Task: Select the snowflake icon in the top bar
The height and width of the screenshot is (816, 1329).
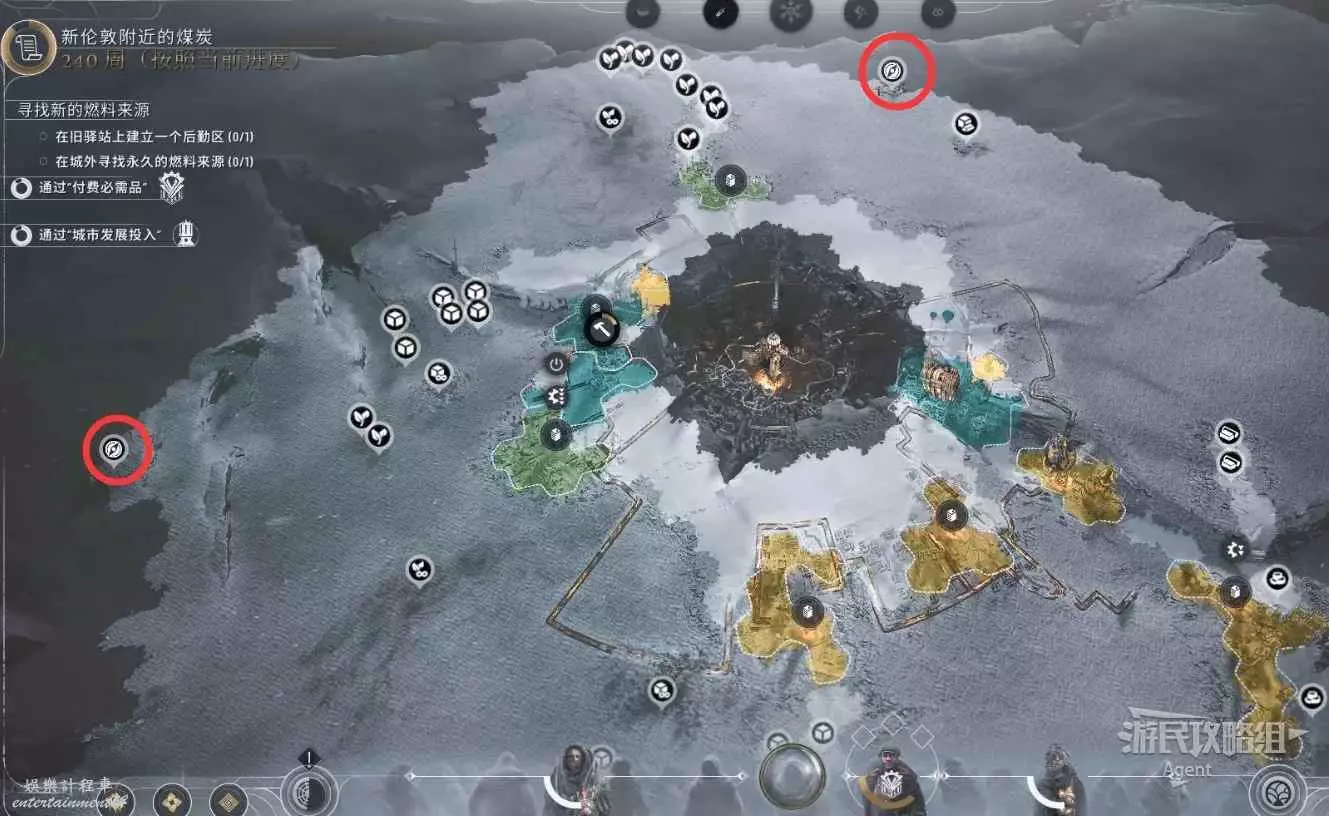Action: point(789,13)
